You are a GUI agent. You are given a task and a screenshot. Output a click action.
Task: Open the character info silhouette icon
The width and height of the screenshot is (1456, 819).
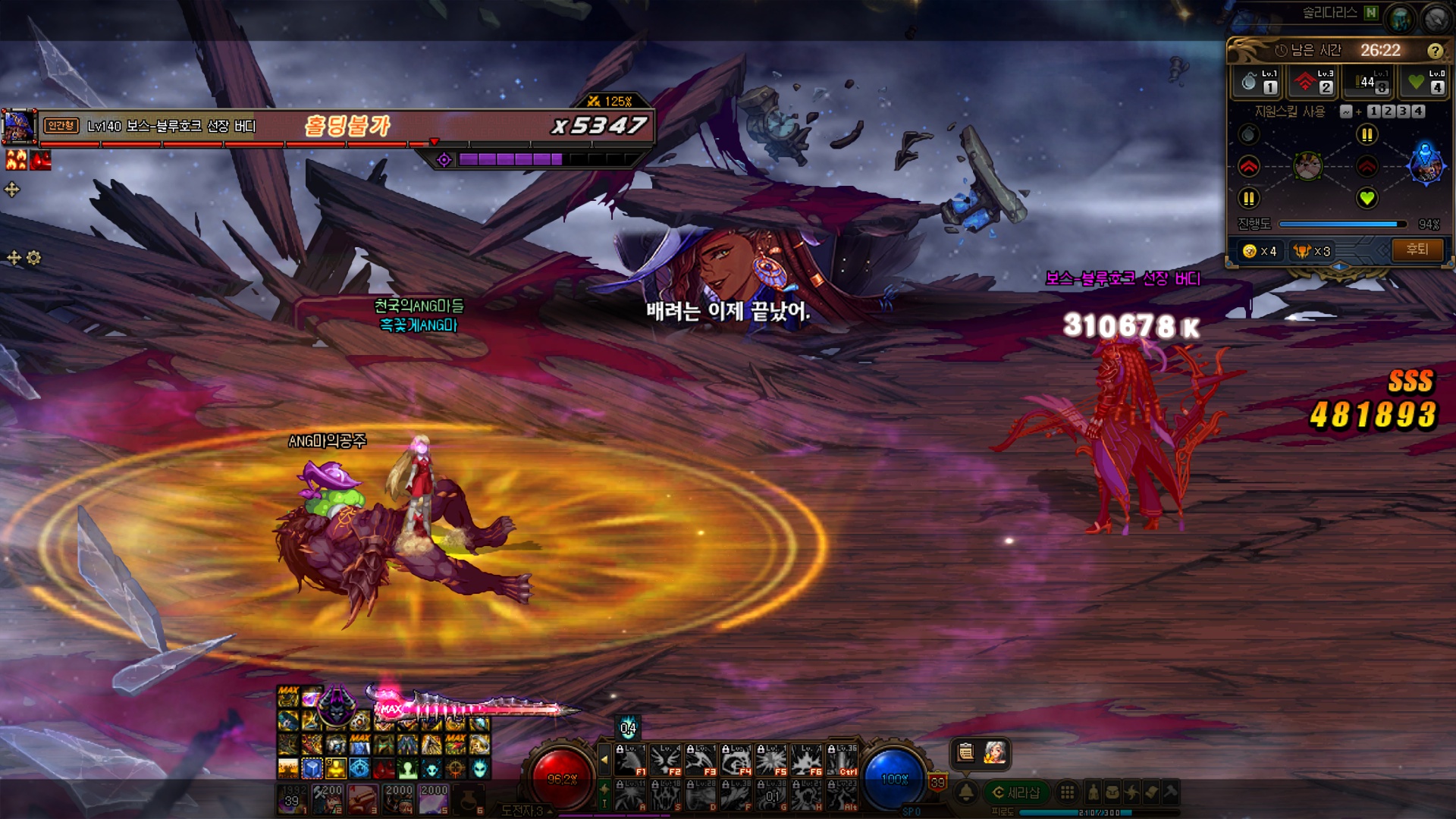click(x=1093, y=792)
